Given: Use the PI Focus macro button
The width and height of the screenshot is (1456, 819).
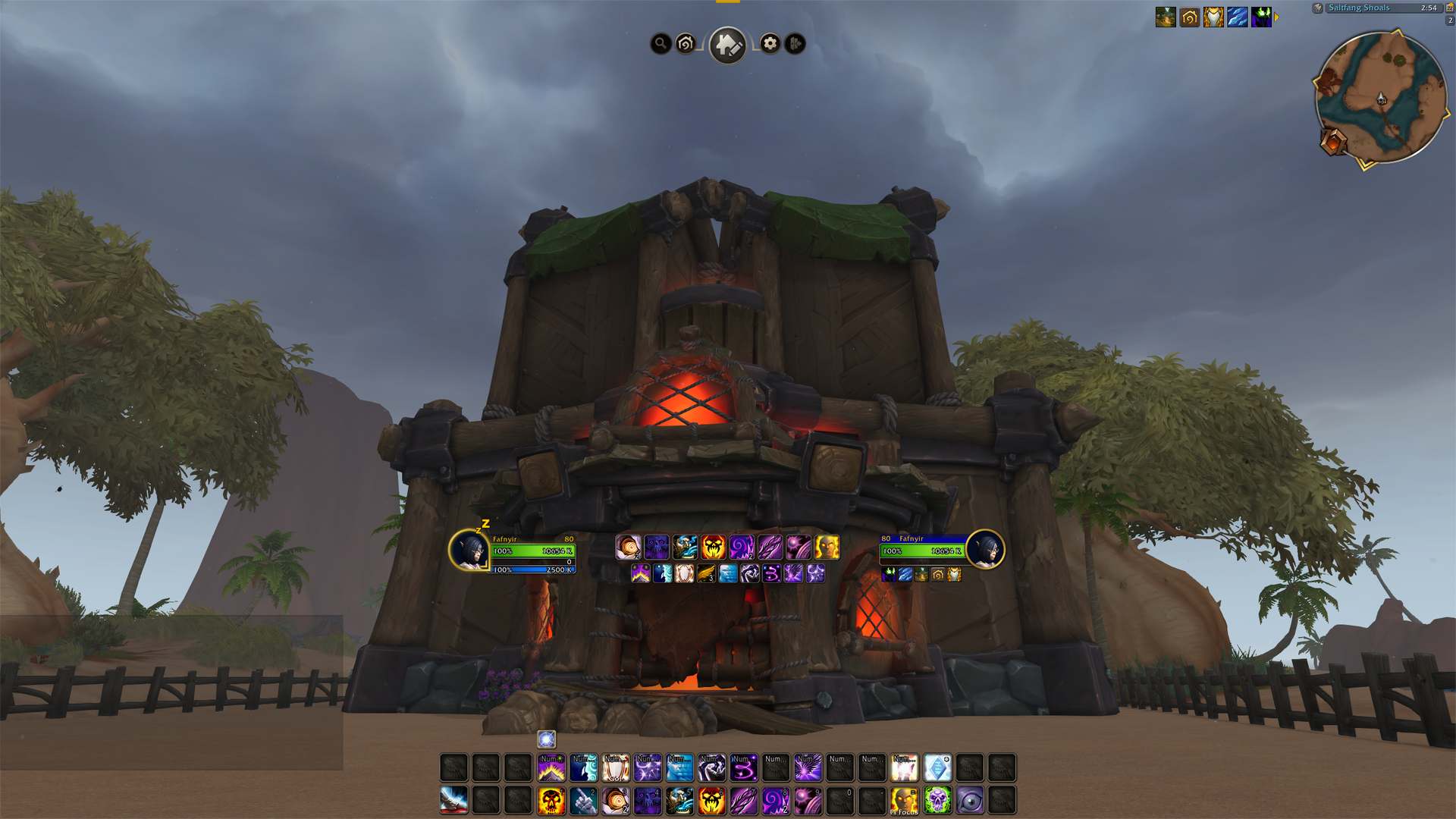Looking at the screenshot, I should click(904, 800).
